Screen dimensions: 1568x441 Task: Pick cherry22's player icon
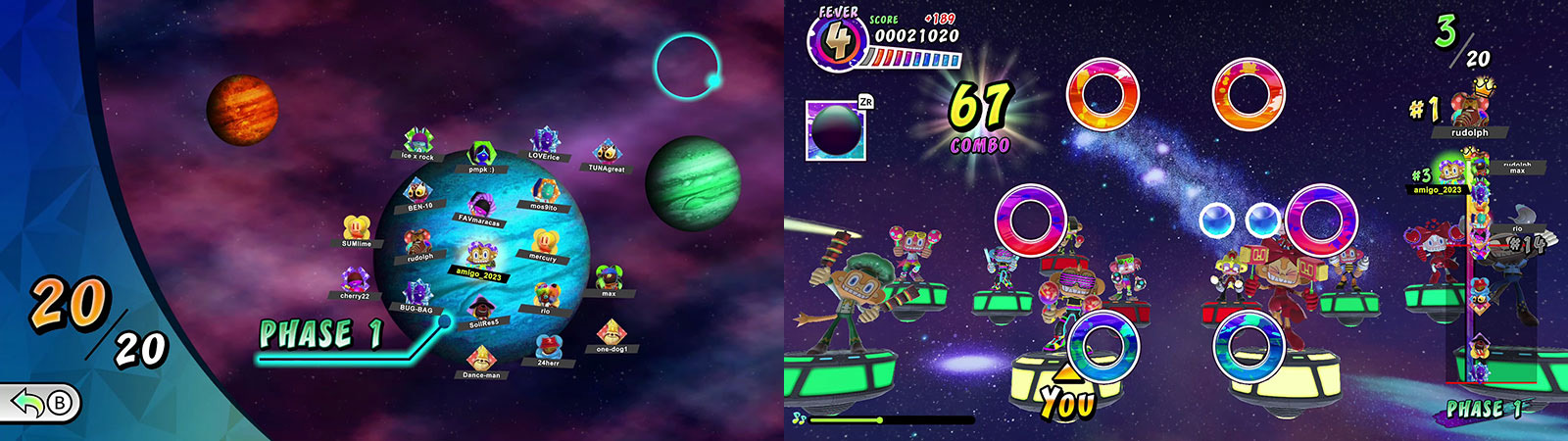pos(355,280)
